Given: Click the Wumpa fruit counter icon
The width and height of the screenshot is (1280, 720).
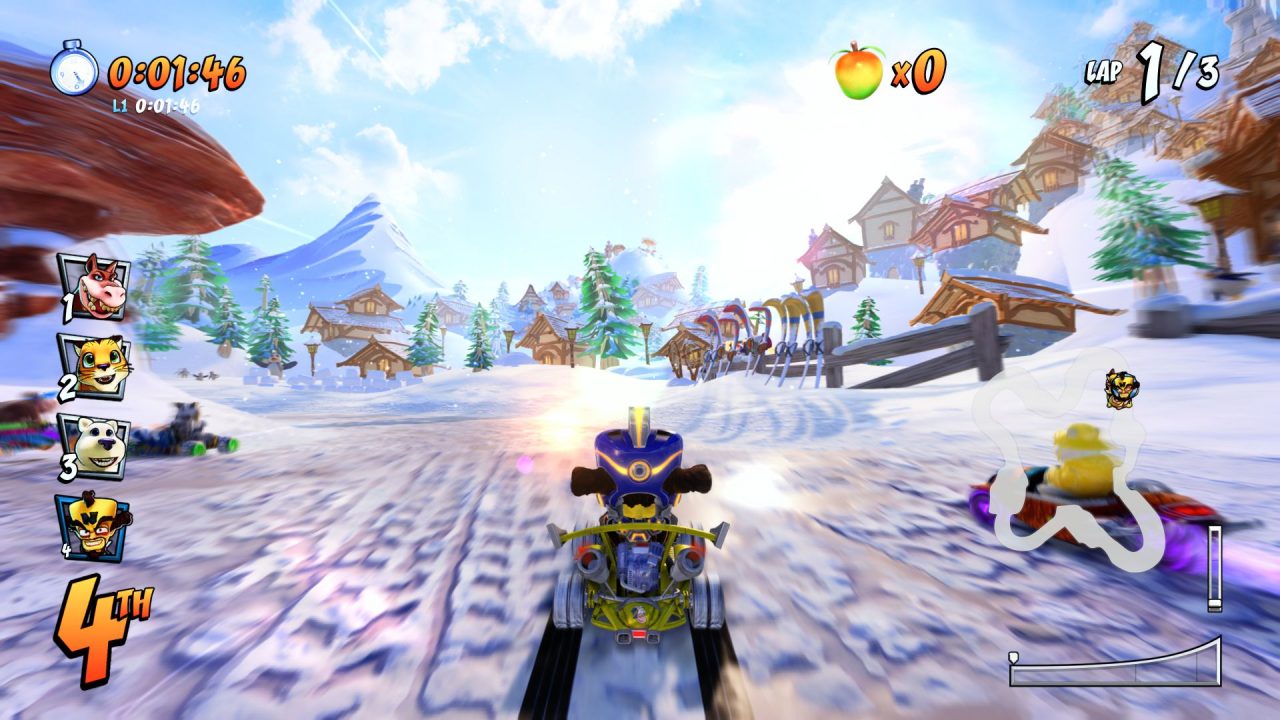Looking at the screenshot, I should click(859, 70).
